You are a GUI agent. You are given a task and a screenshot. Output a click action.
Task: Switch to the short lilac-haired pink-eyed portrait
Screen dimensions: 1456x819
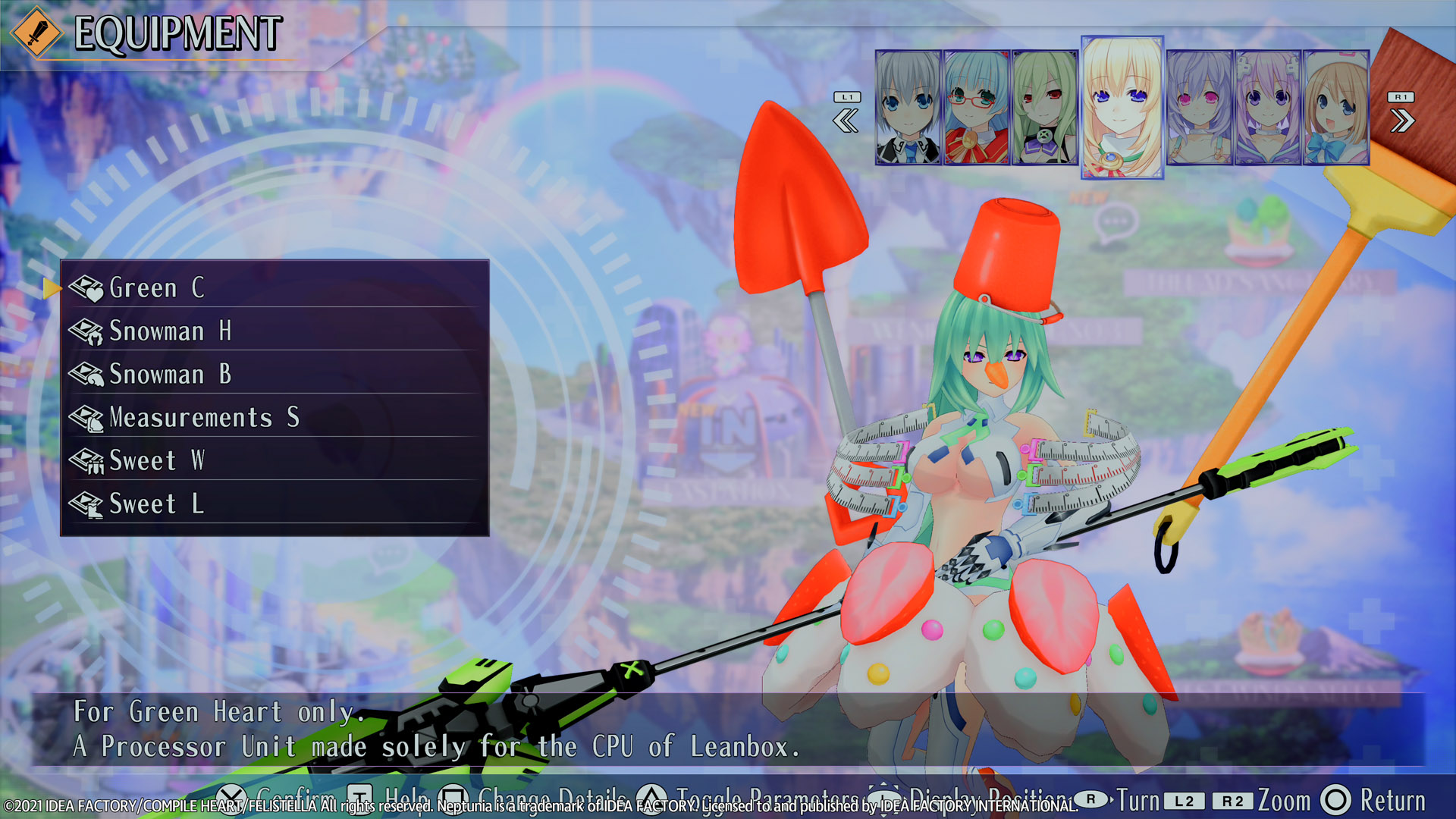1199,108
